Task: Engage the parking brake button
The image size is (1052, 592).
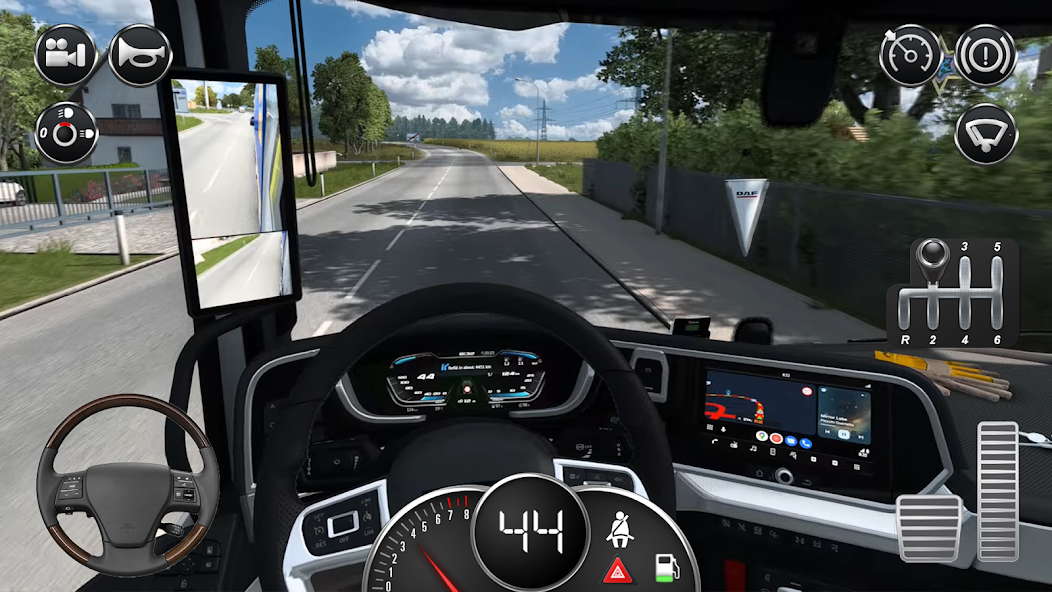Action: click(985, 54)
